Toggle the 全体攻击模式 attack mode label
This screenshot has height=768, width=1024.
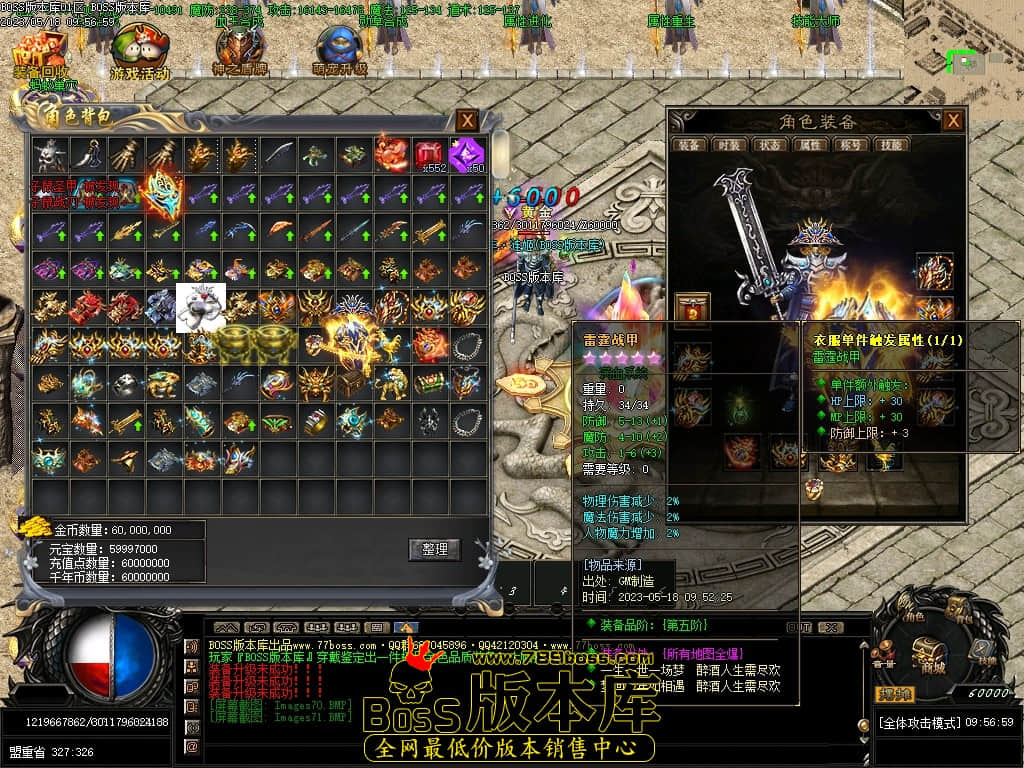coord(919,722)
